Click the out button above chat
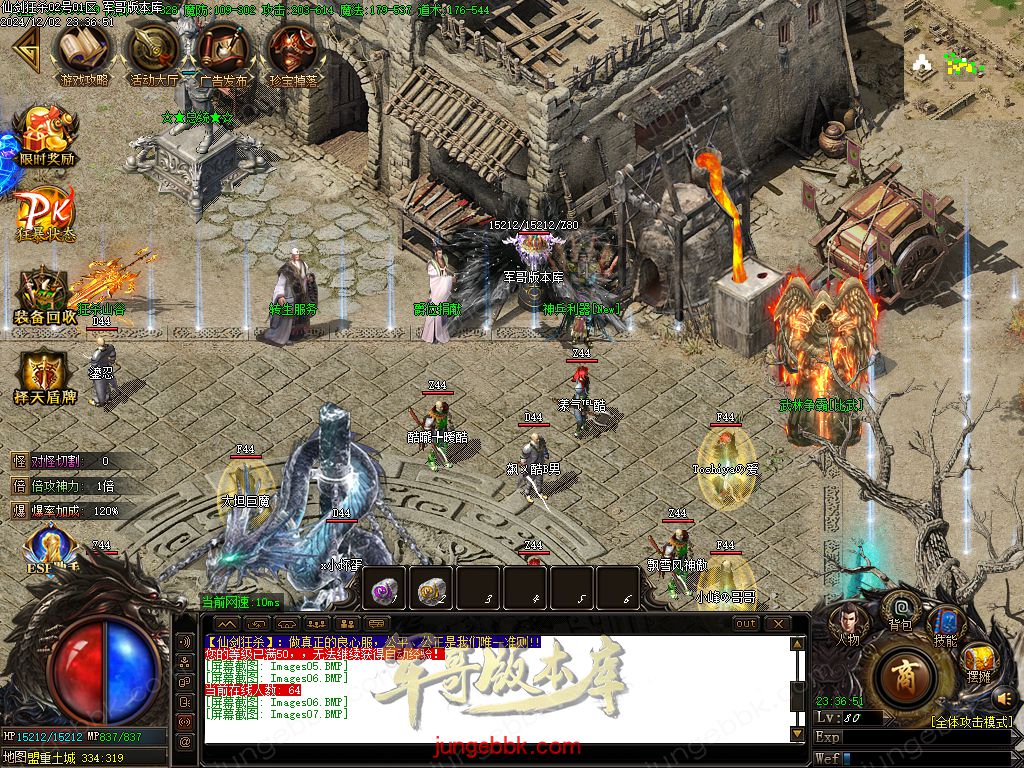The height and width of the screenshot is (768, 1024). (746, 623)
